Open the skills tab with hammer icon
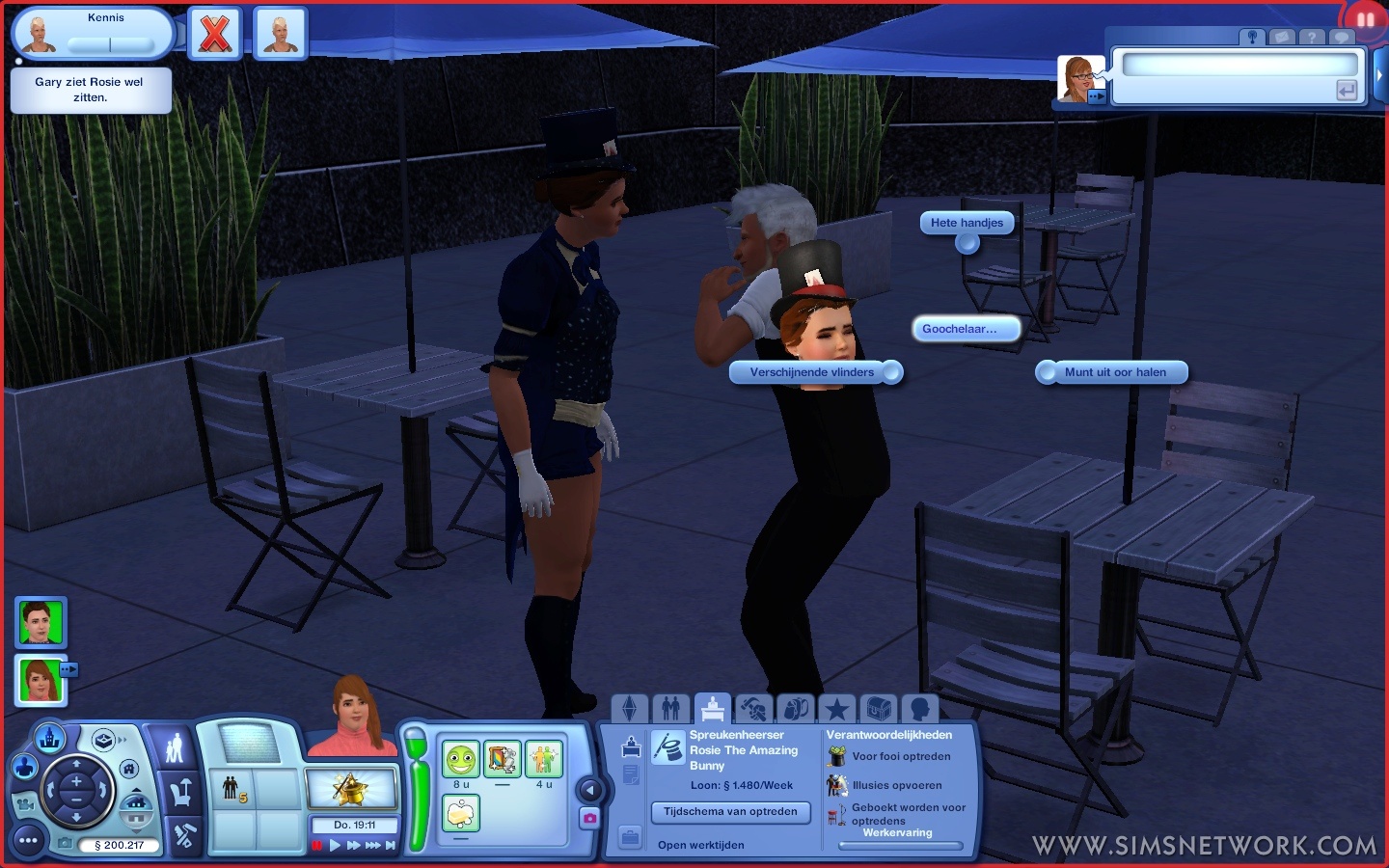This screenshot has height=868, width=1389. point(753,709)
